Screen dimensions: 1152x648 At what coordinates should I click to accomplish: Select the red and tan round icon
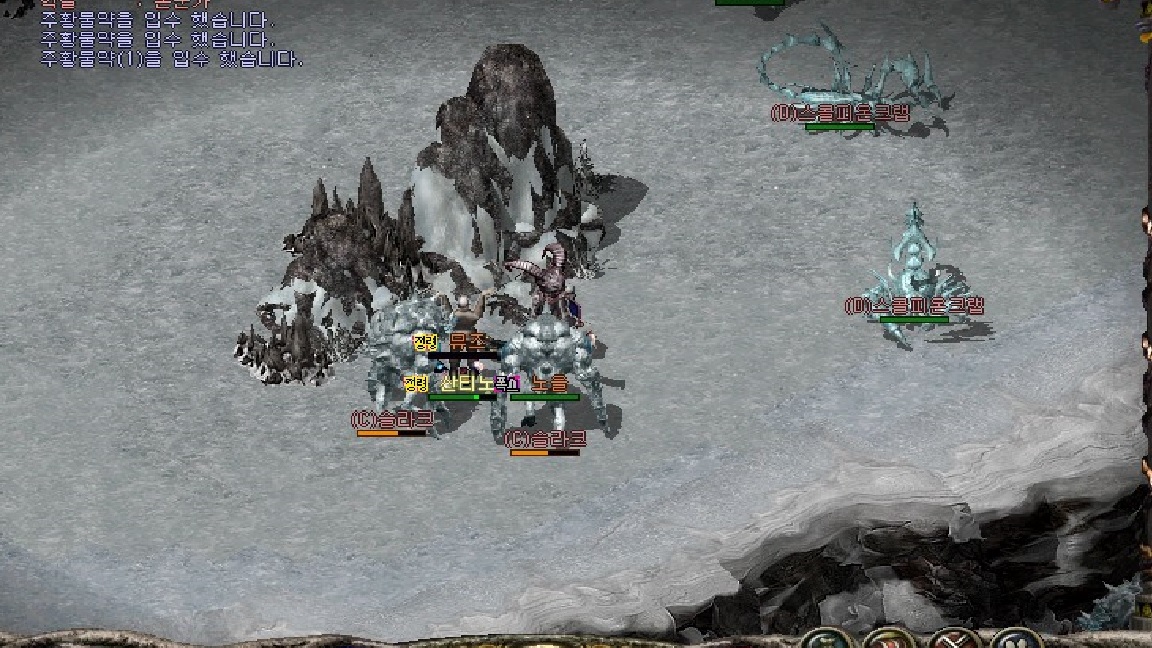click(887, 640)
